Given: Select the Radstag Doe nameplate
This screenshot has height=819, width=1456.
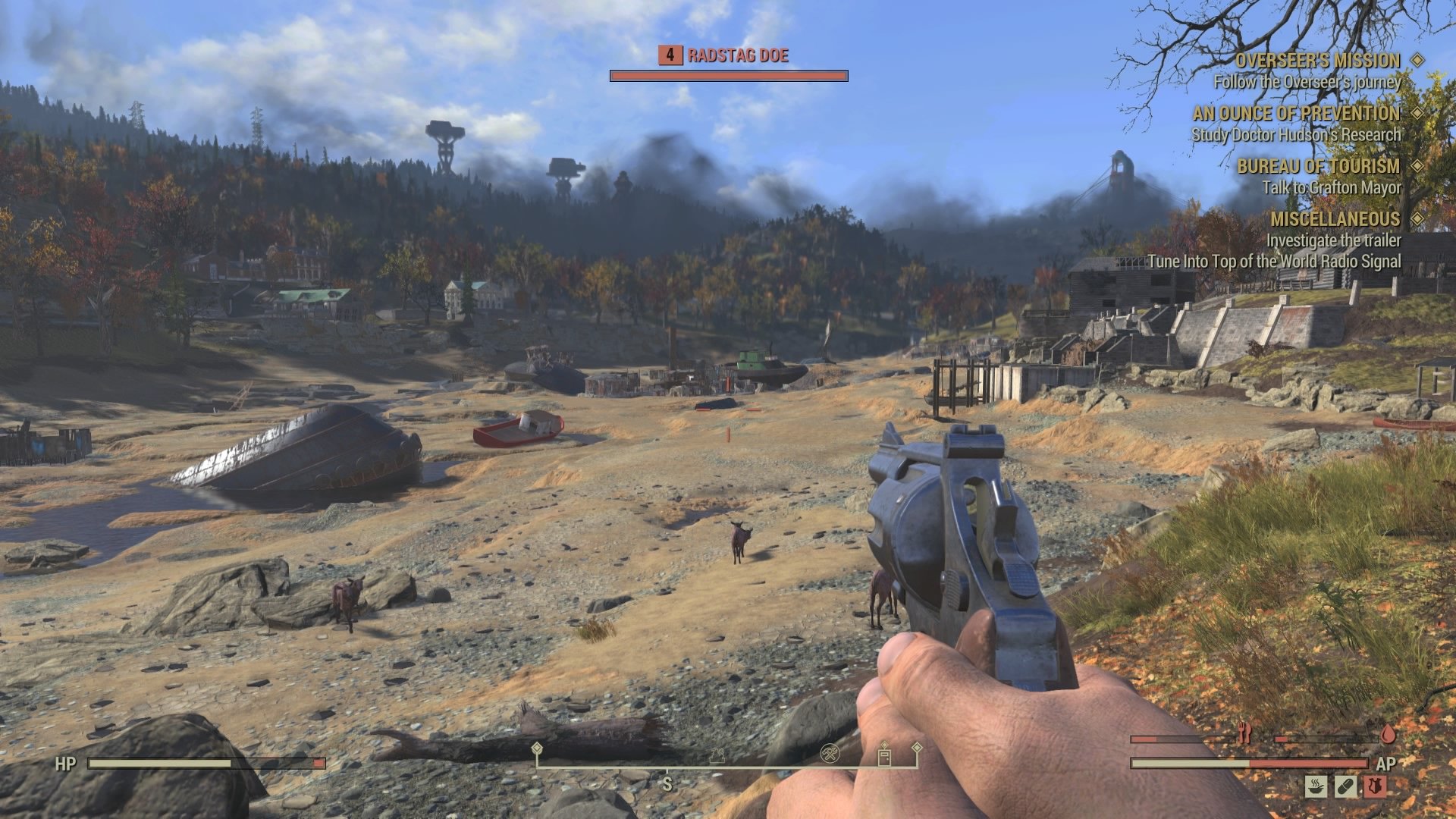Looking at the screenshot, I should click(x=738, y=55).
